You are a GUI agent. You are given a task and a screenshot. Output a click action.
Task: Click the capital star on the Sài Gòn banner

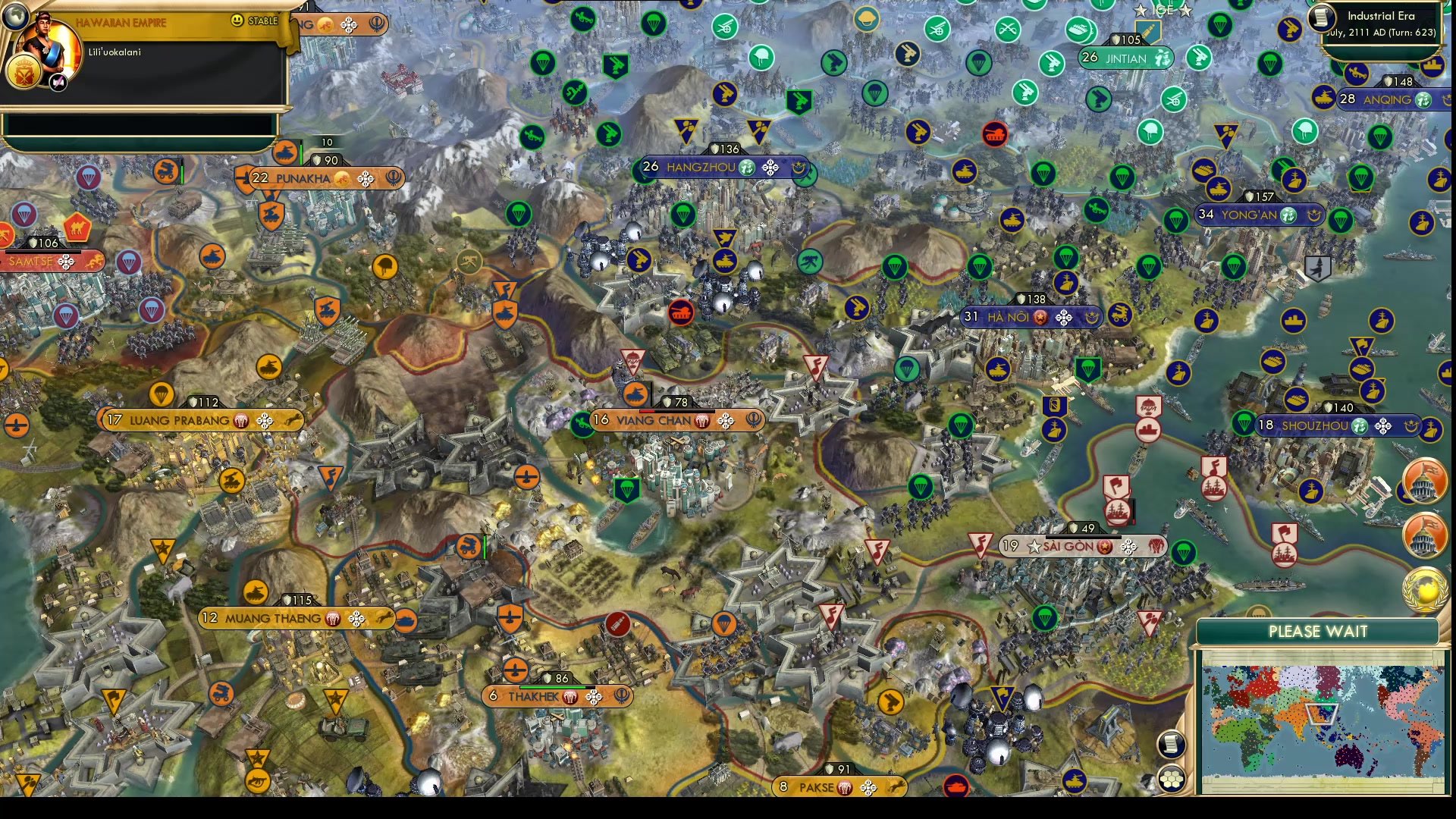(x=1034, y=546)
